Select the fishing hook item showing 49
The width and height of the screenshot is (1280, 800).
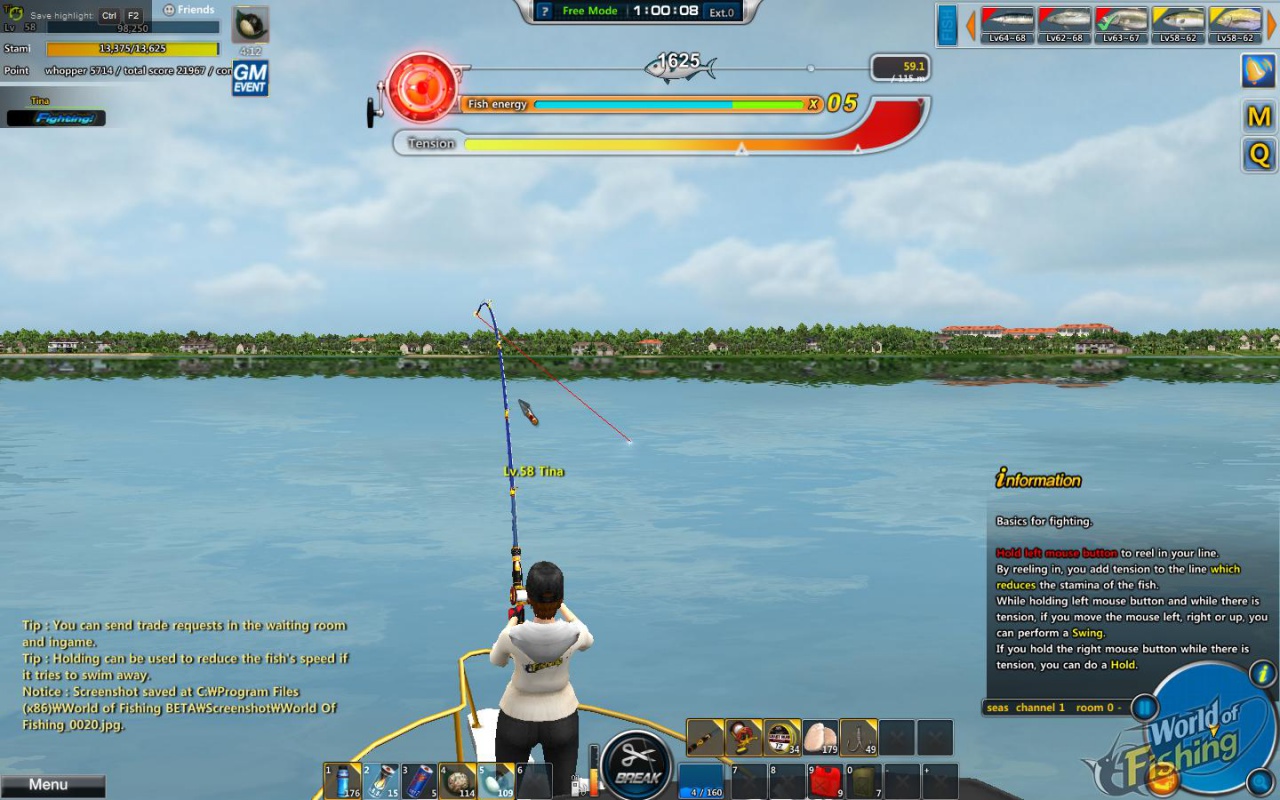click(x=858, y=738)
